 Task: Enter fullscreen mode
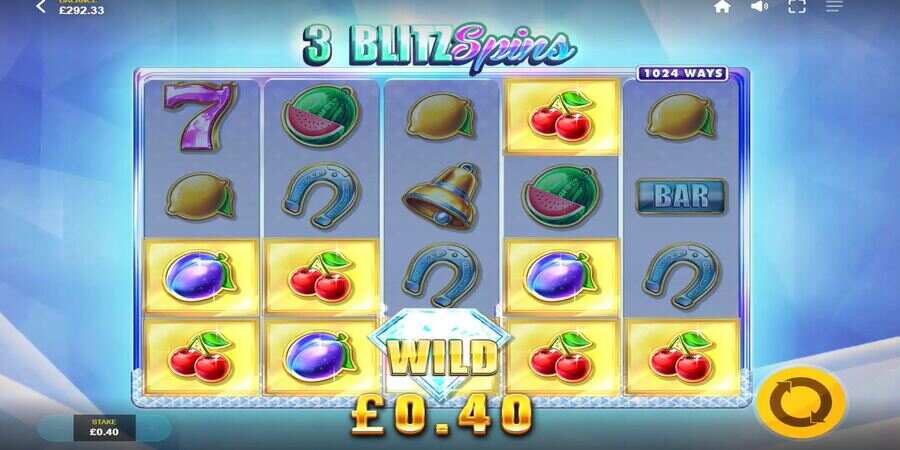797,7
